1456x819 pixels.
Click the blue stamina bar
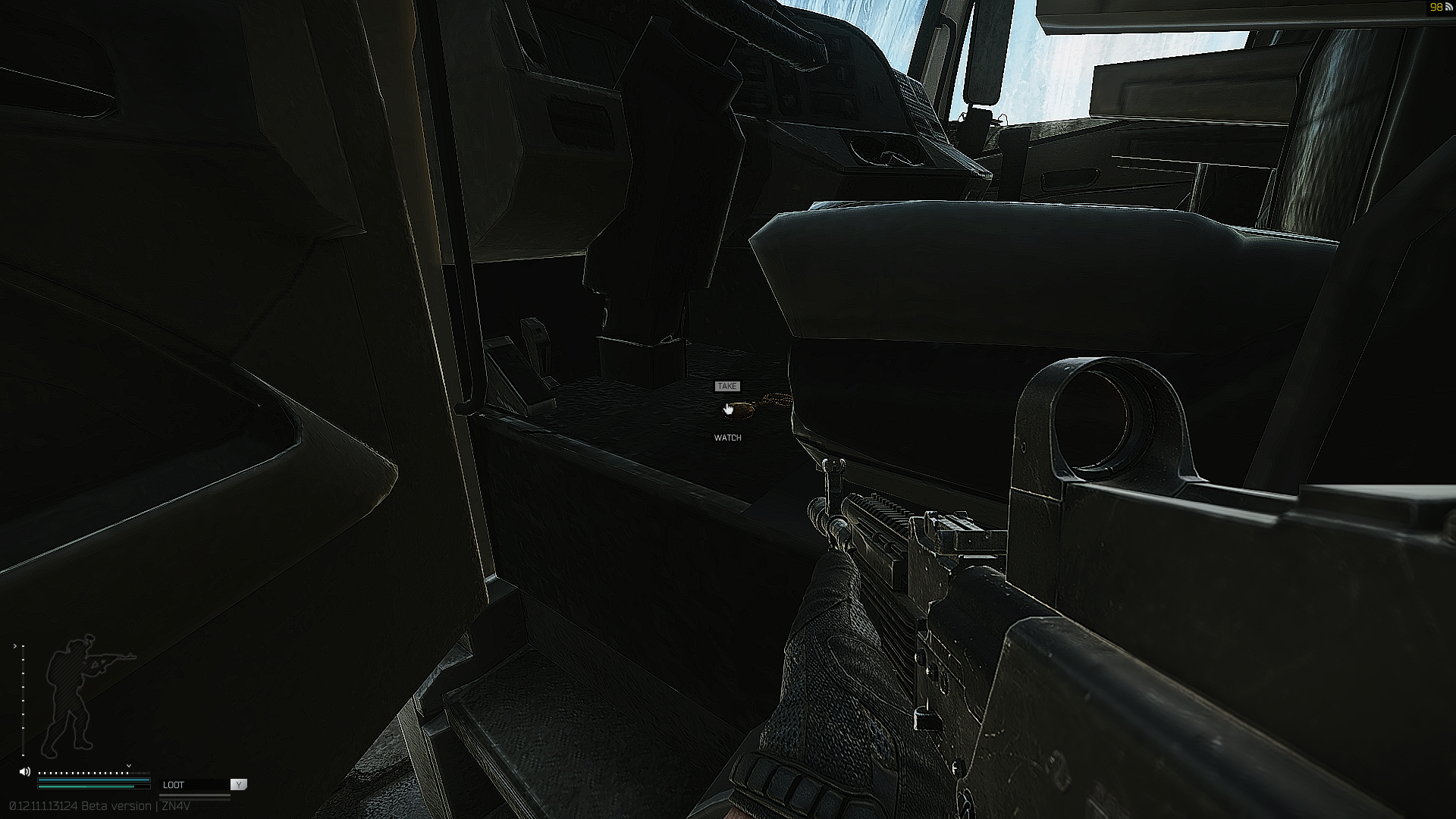click(x=93, y=780)
